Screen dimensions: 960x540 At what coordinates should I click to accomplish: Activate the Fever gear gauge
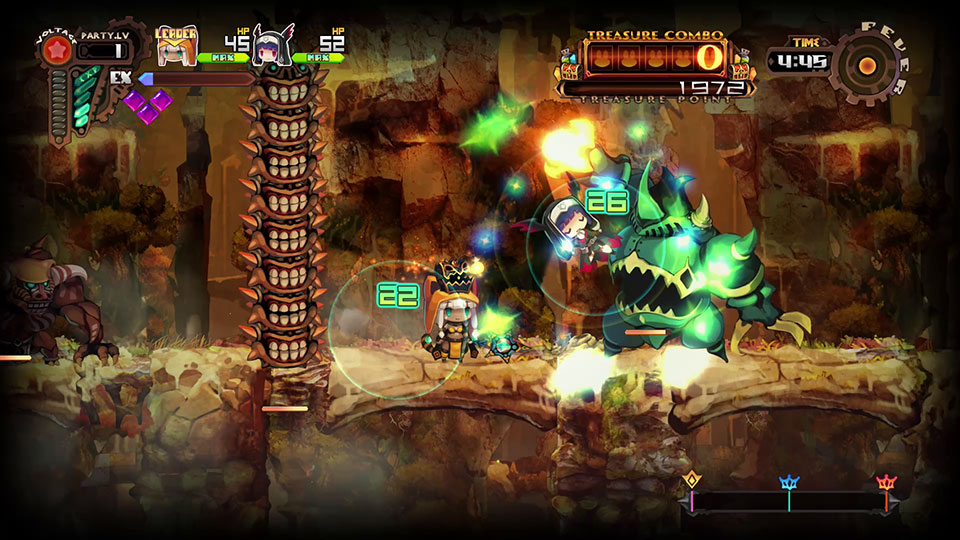[867, 64]
